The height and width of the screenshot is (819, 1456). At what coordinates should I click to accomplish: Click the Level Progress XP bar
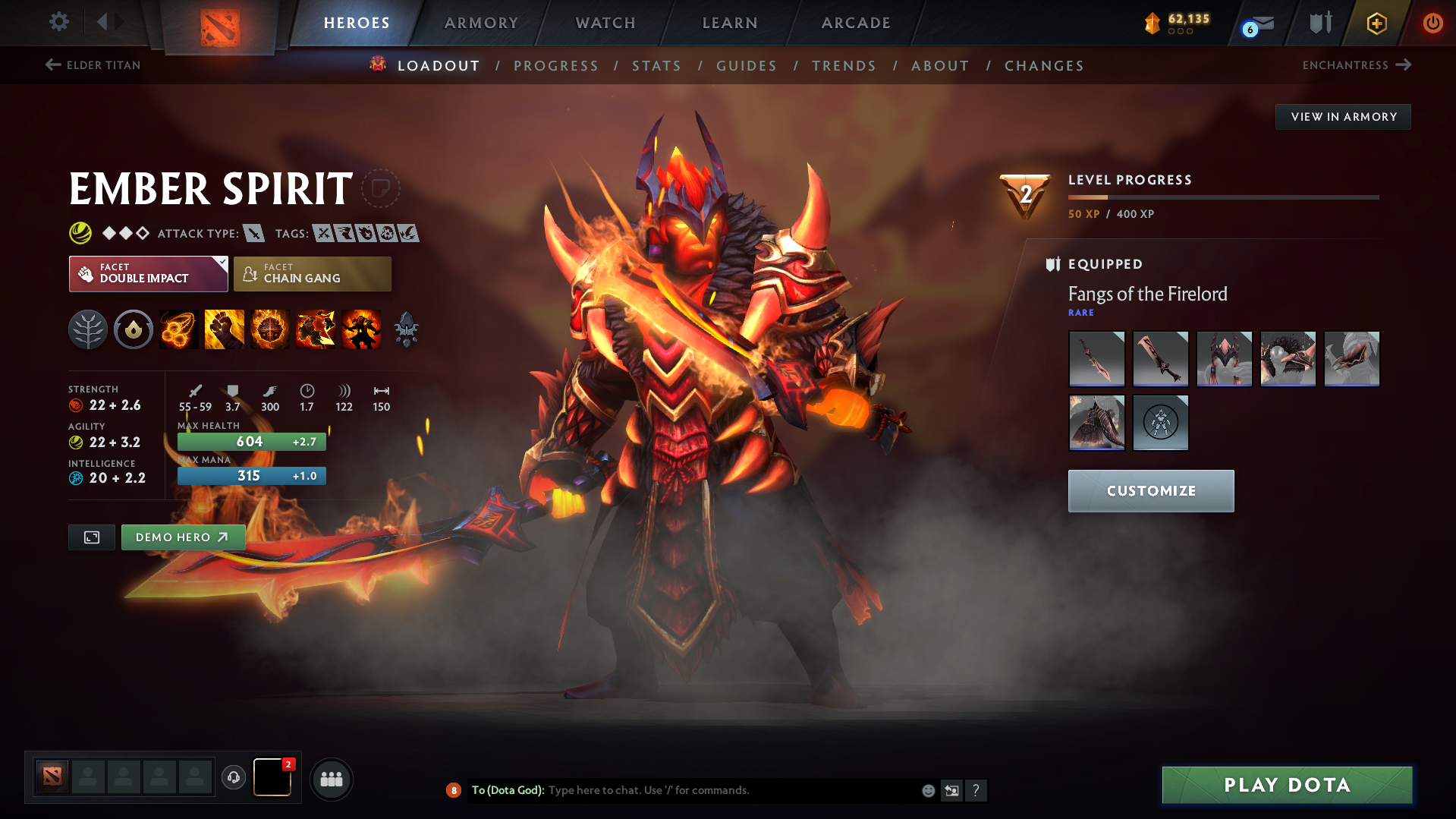coord(1223,197)
